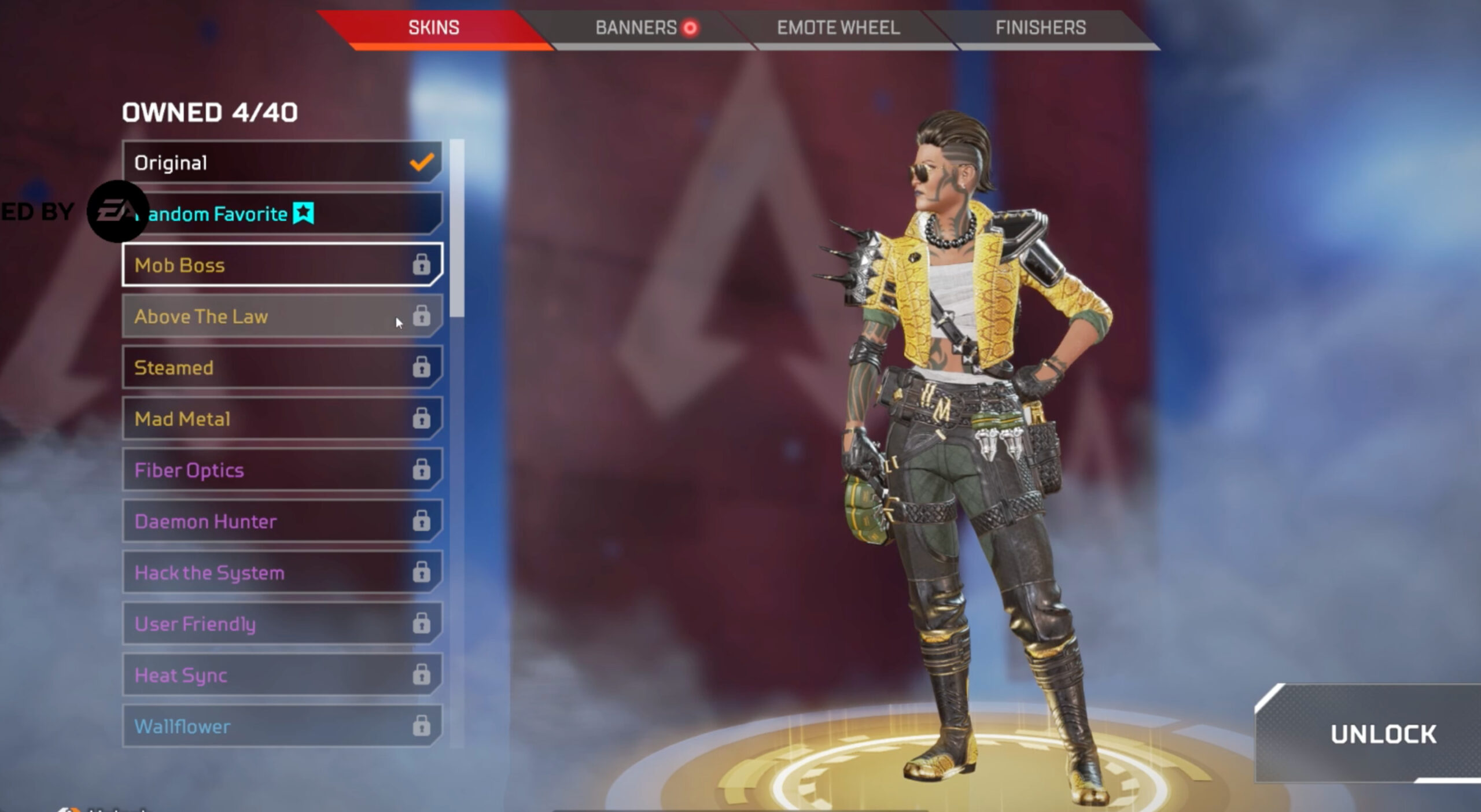Open the Banners tab
The width and height of the screenshot is (1481, 812).
636,28
